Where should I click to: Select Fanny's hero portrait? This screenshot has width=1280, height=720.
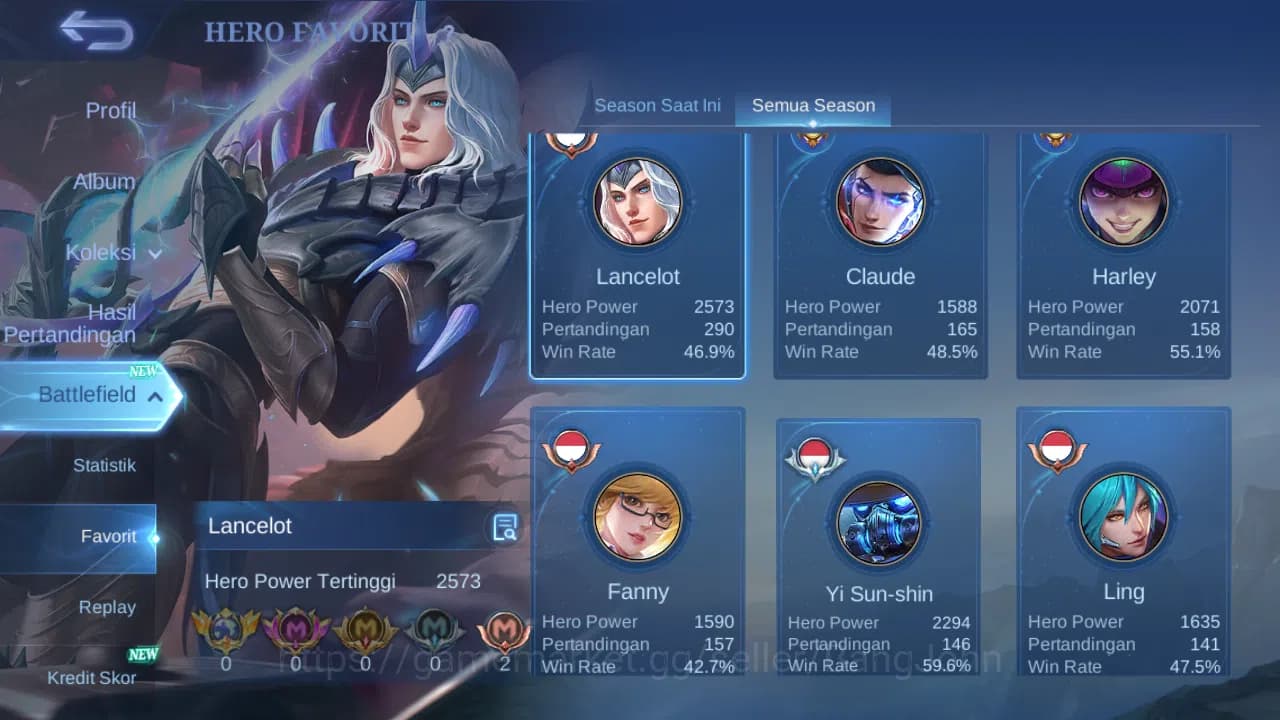pyautogui.click(x=638, y=518)
